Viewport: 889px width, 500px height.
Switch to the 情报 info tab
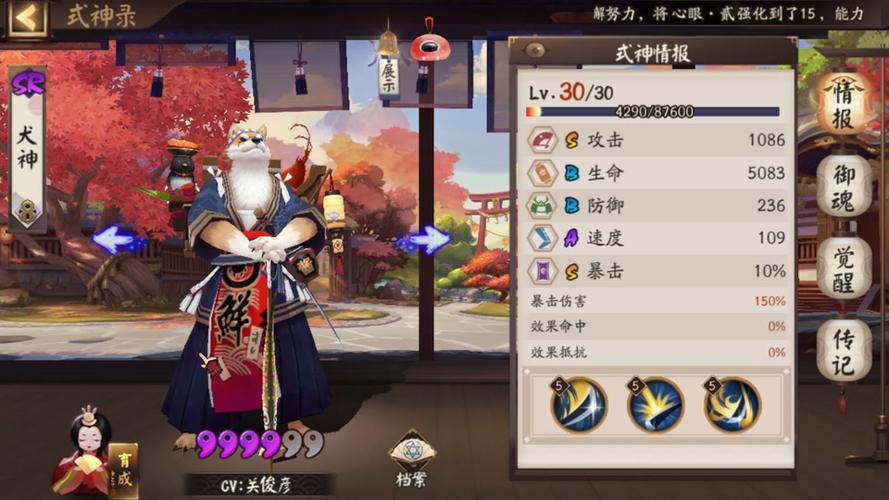(x=842, y=103)
